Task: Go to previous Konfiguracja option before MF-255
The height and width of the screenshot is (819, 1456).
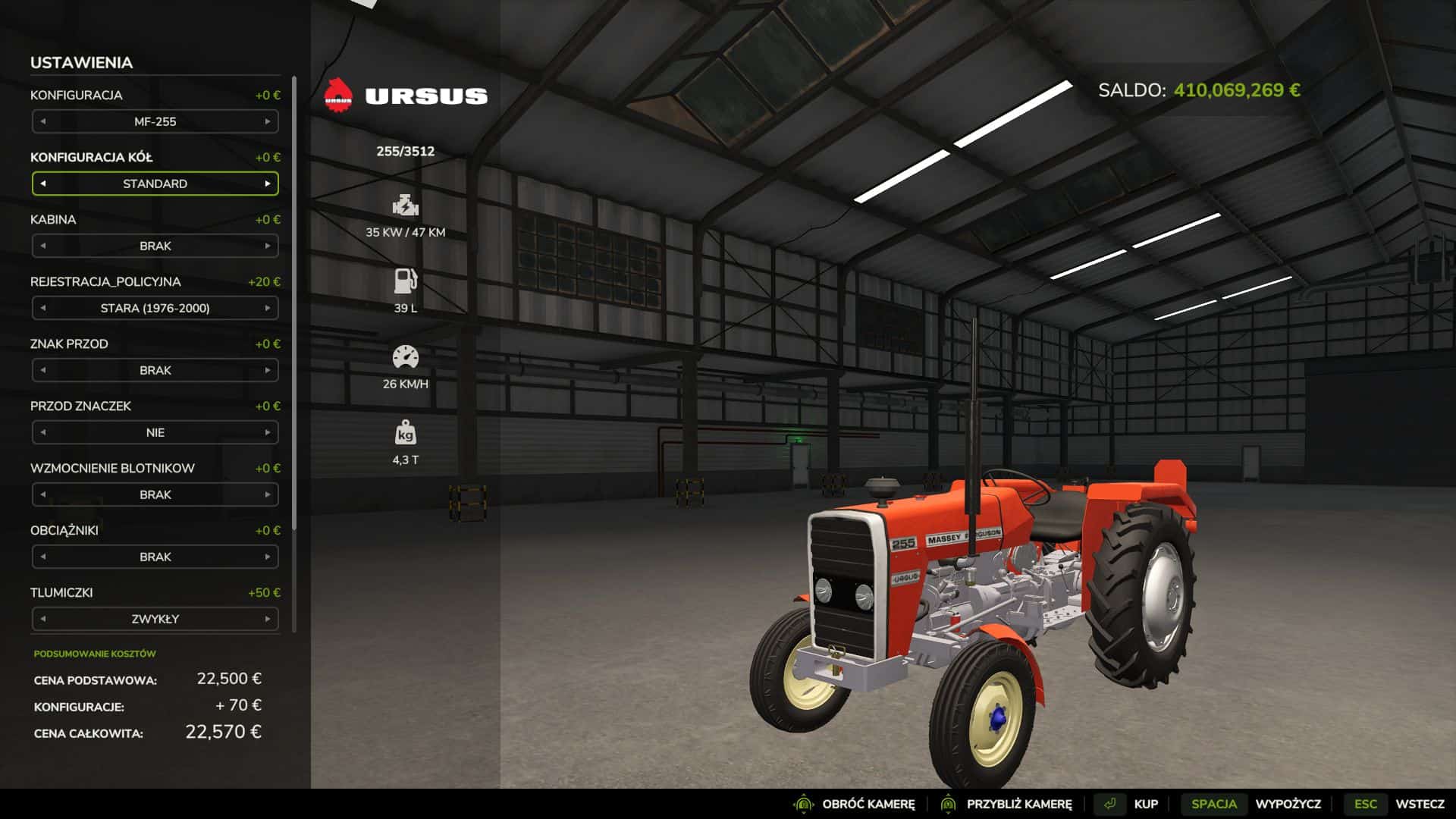Action: coord(43,121)
